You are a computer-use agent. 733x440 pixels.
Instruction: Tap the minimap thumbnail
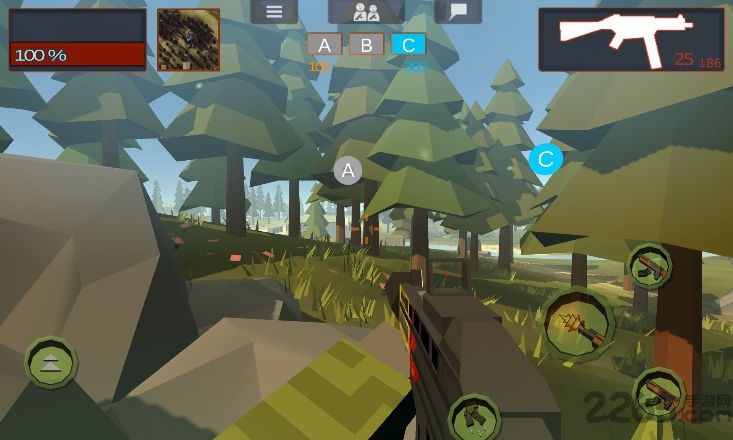[188, 40]
